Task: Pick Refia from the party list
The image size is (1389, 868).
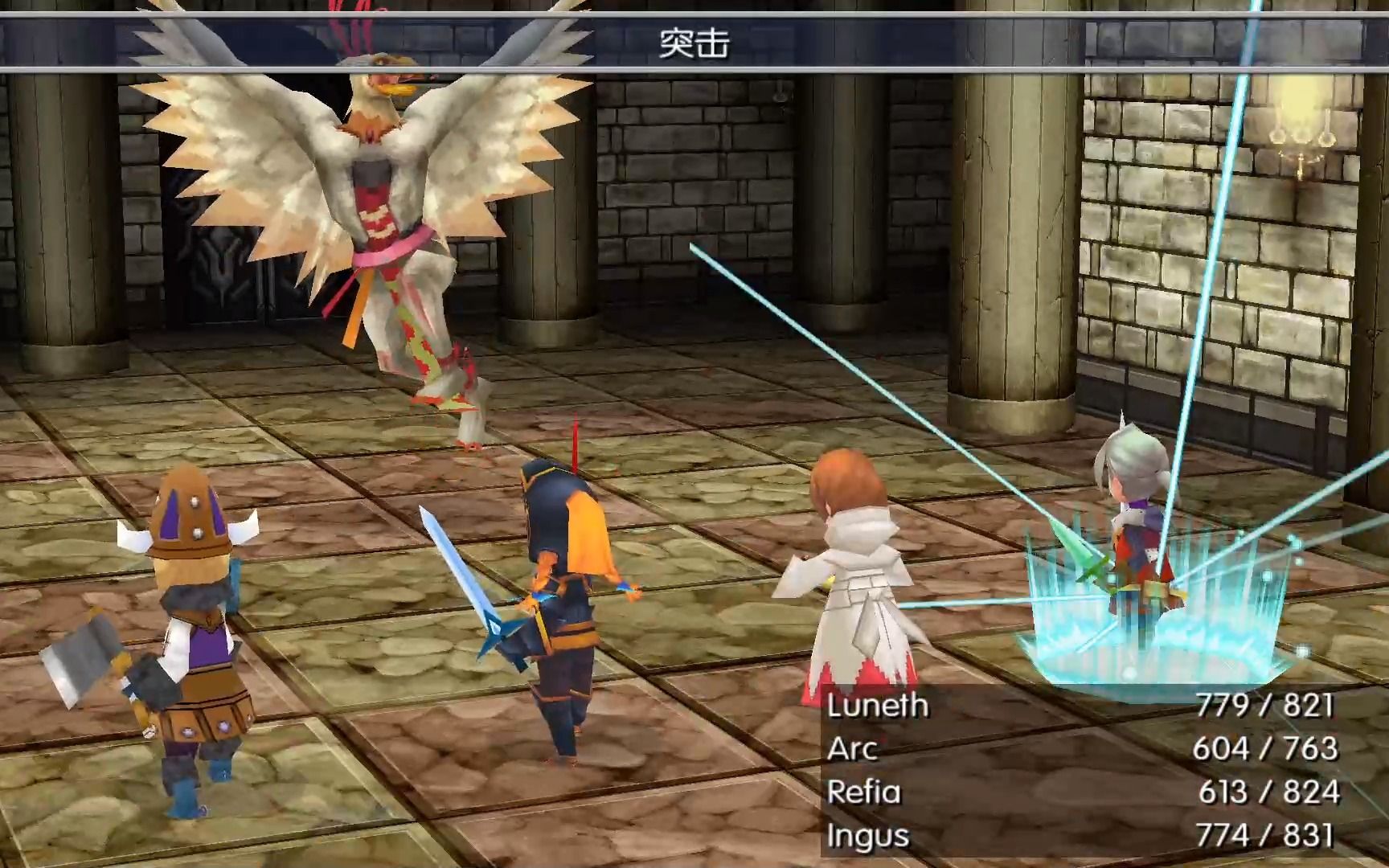Action: pyautogui.click(x=864, y=792)
